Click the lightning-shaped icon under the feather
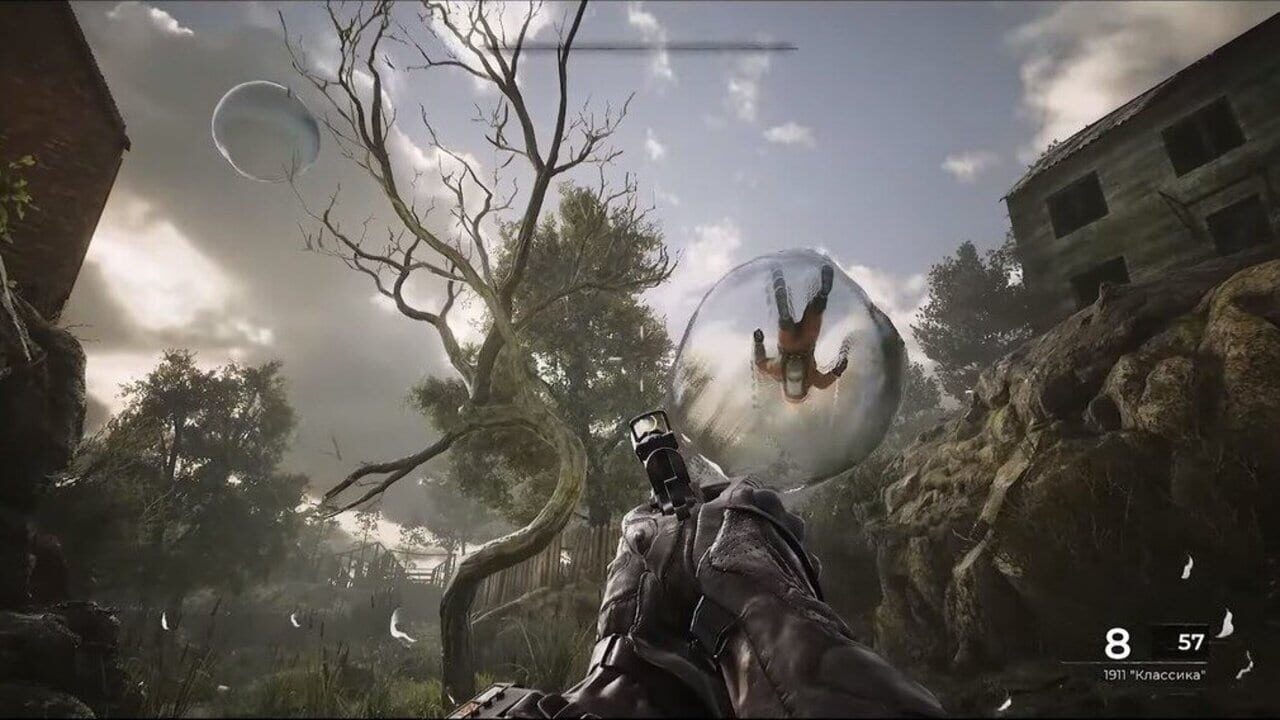This screenshot has height=720, width=1280. 1245,665
